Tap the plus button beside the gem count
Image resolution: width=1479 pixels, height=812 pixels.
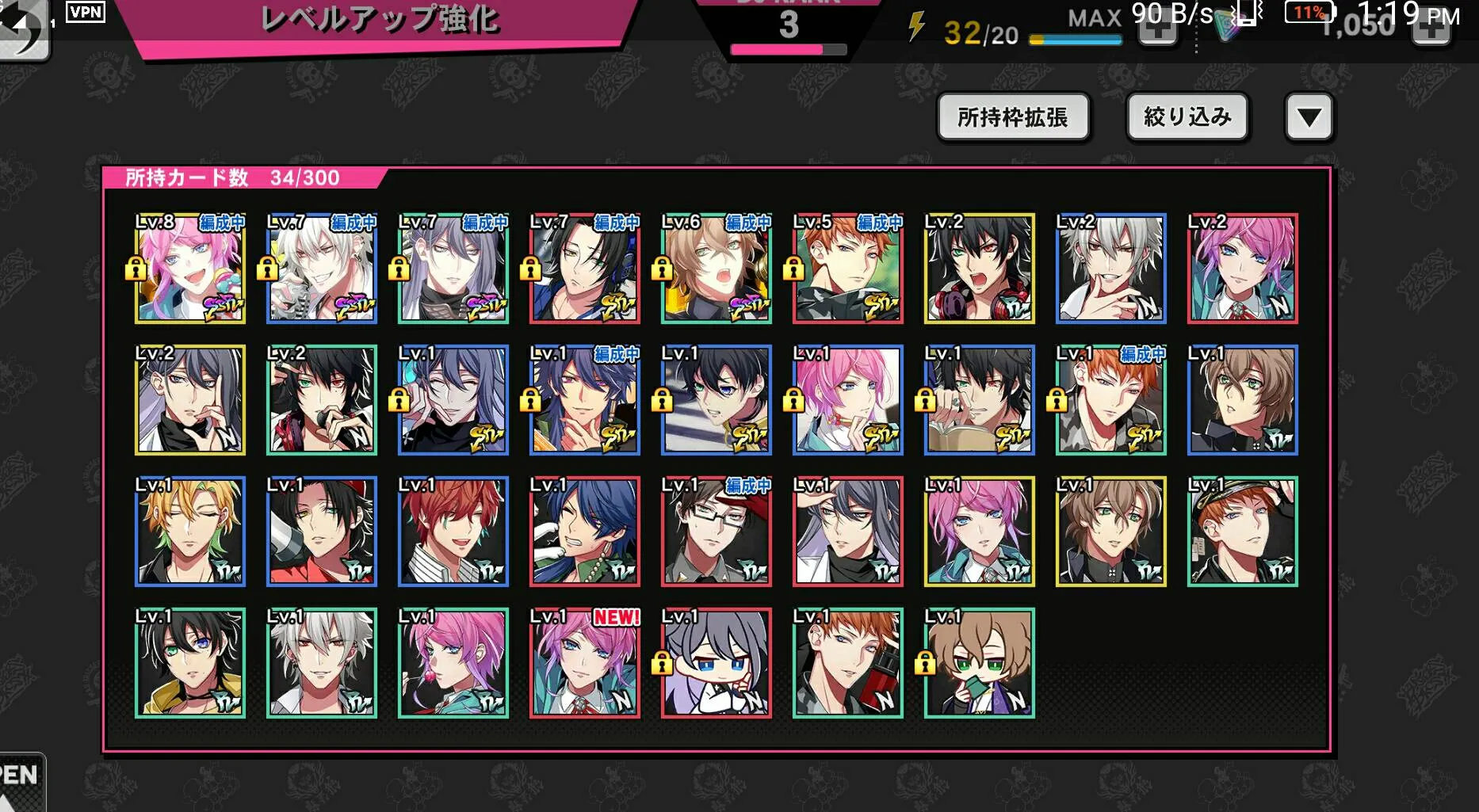[1431, 32]
